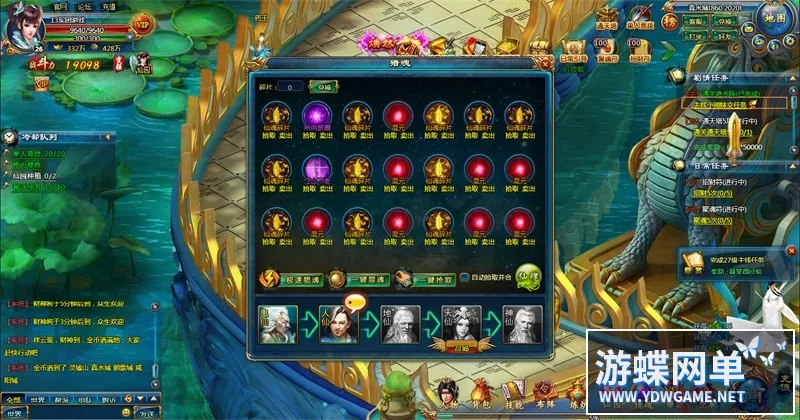
Task: Click the 极速猎魂 fast hunt button
Action: click(298, 281)
